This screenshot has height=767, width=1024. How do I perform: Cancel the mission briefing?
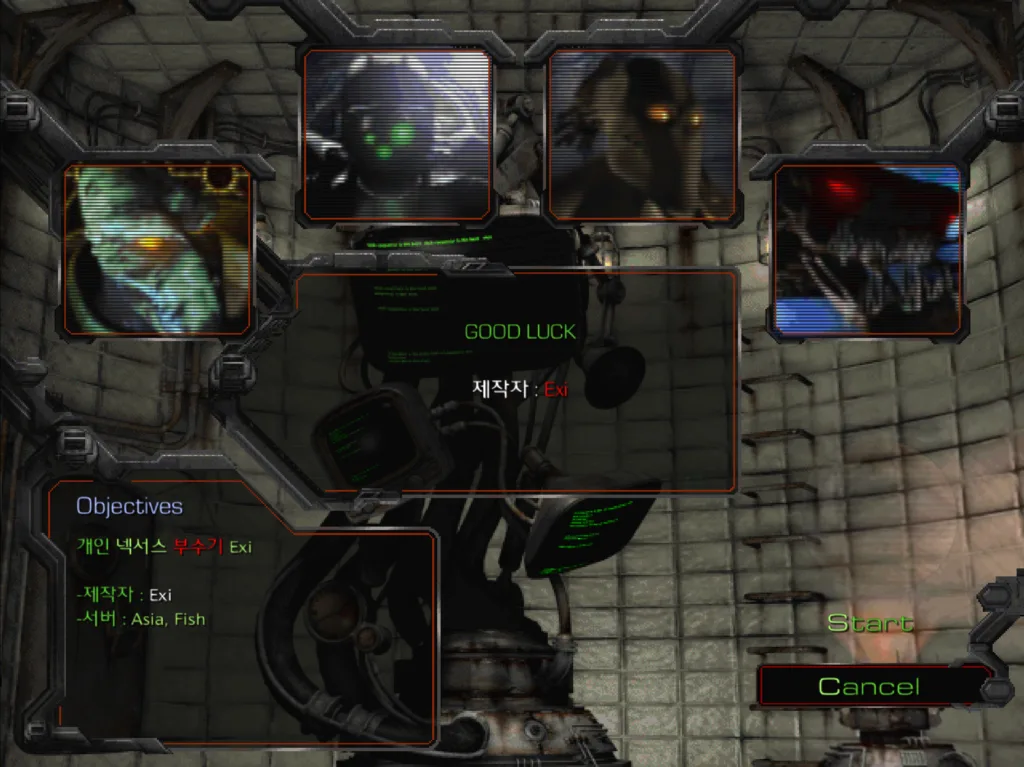click(868, 686)
